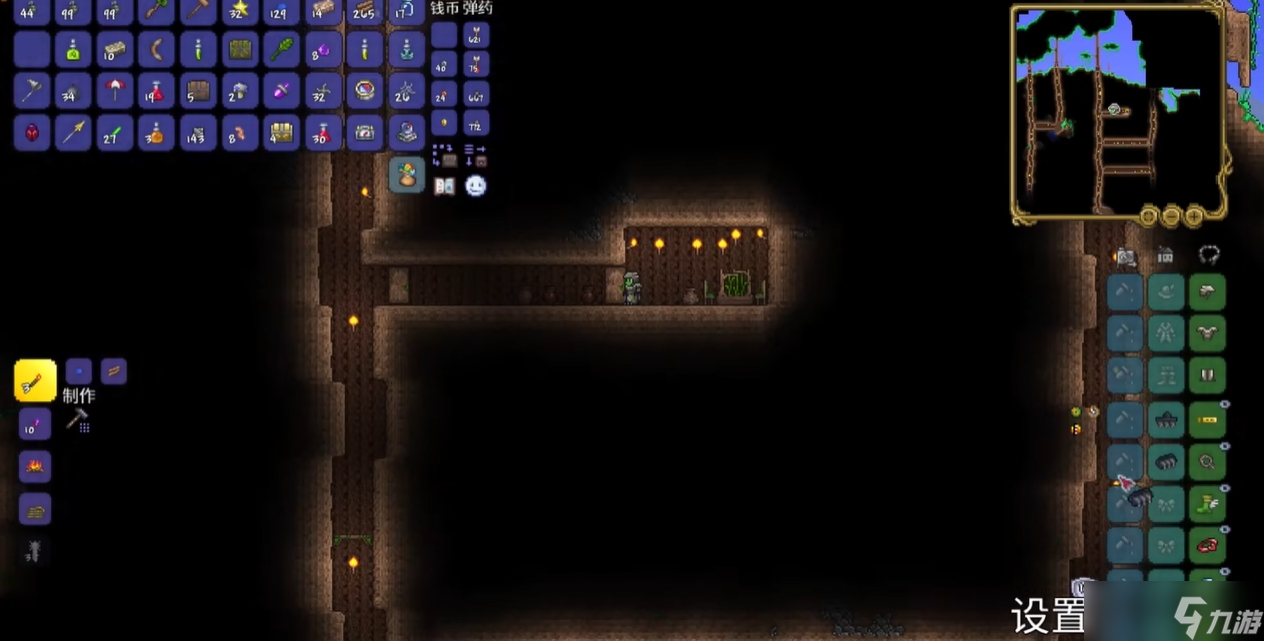Craft the selected torch recipe
This screenshot has width=1264, height=641.
(35, 381)
